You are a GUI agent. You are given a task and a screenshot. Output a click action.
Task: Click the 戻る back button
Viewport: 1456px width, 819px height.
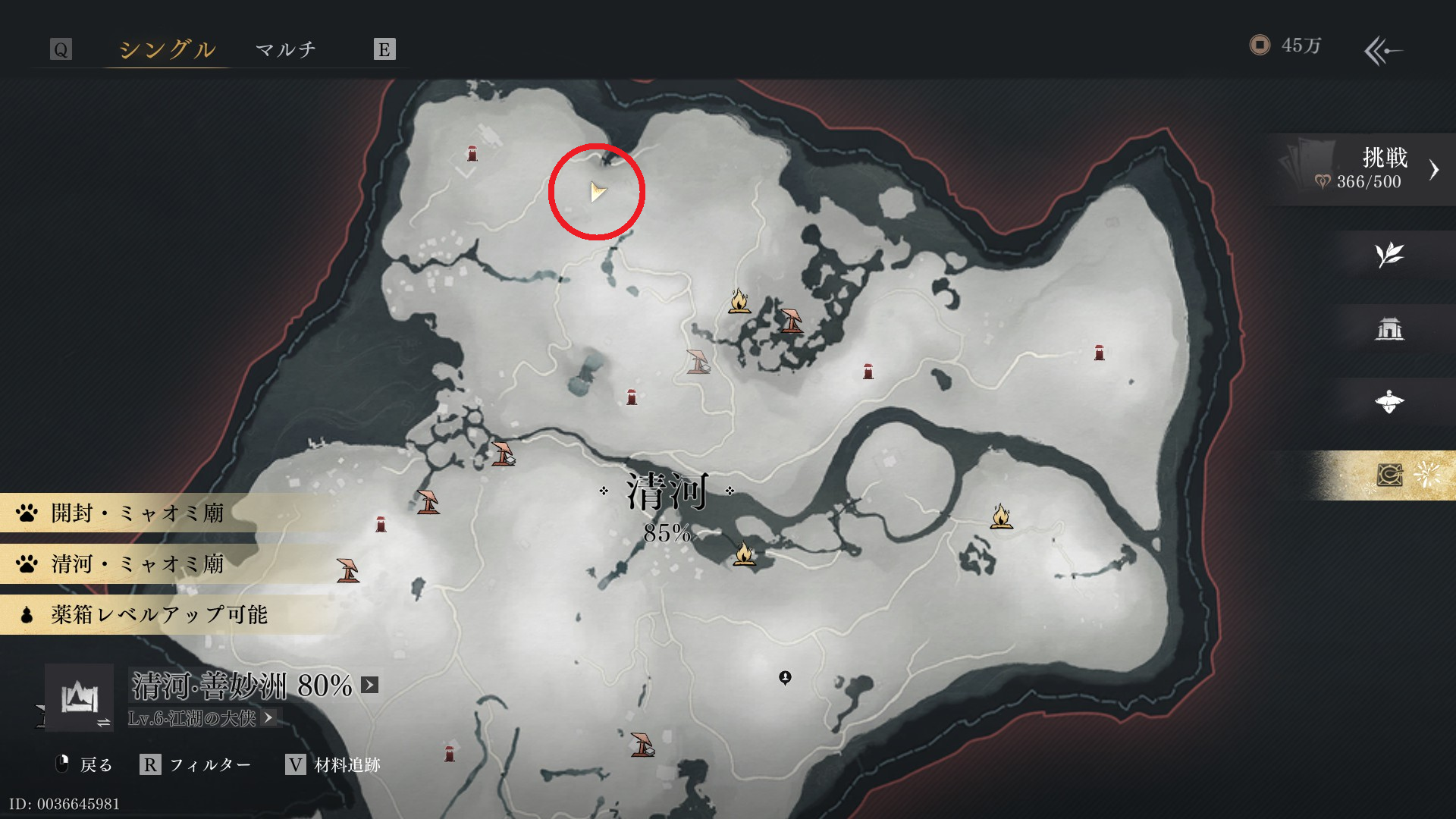coord(84,765)
